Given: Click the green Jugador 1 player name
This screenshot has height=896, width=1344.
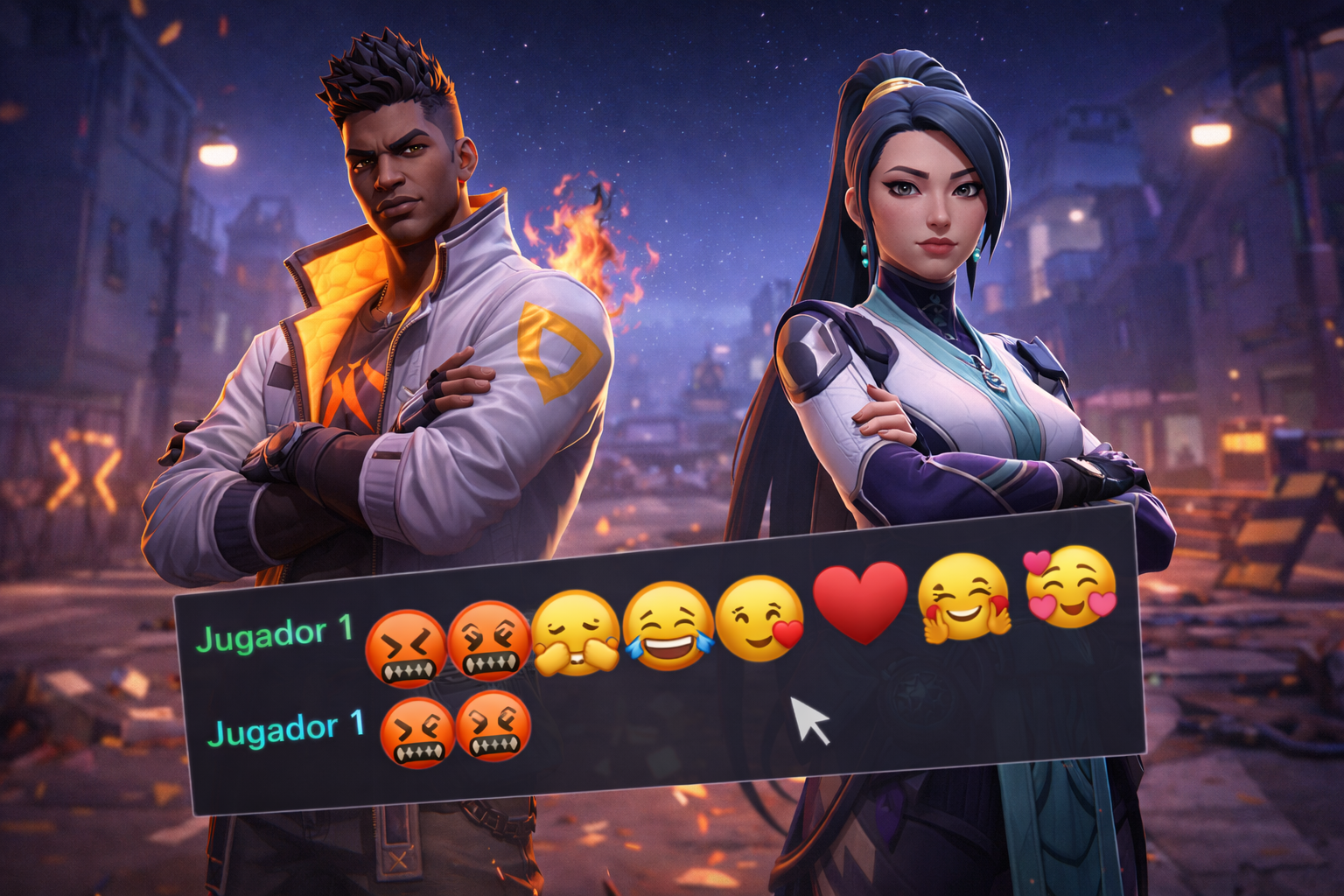Looking at the screenshot, I should coord(276,635).
